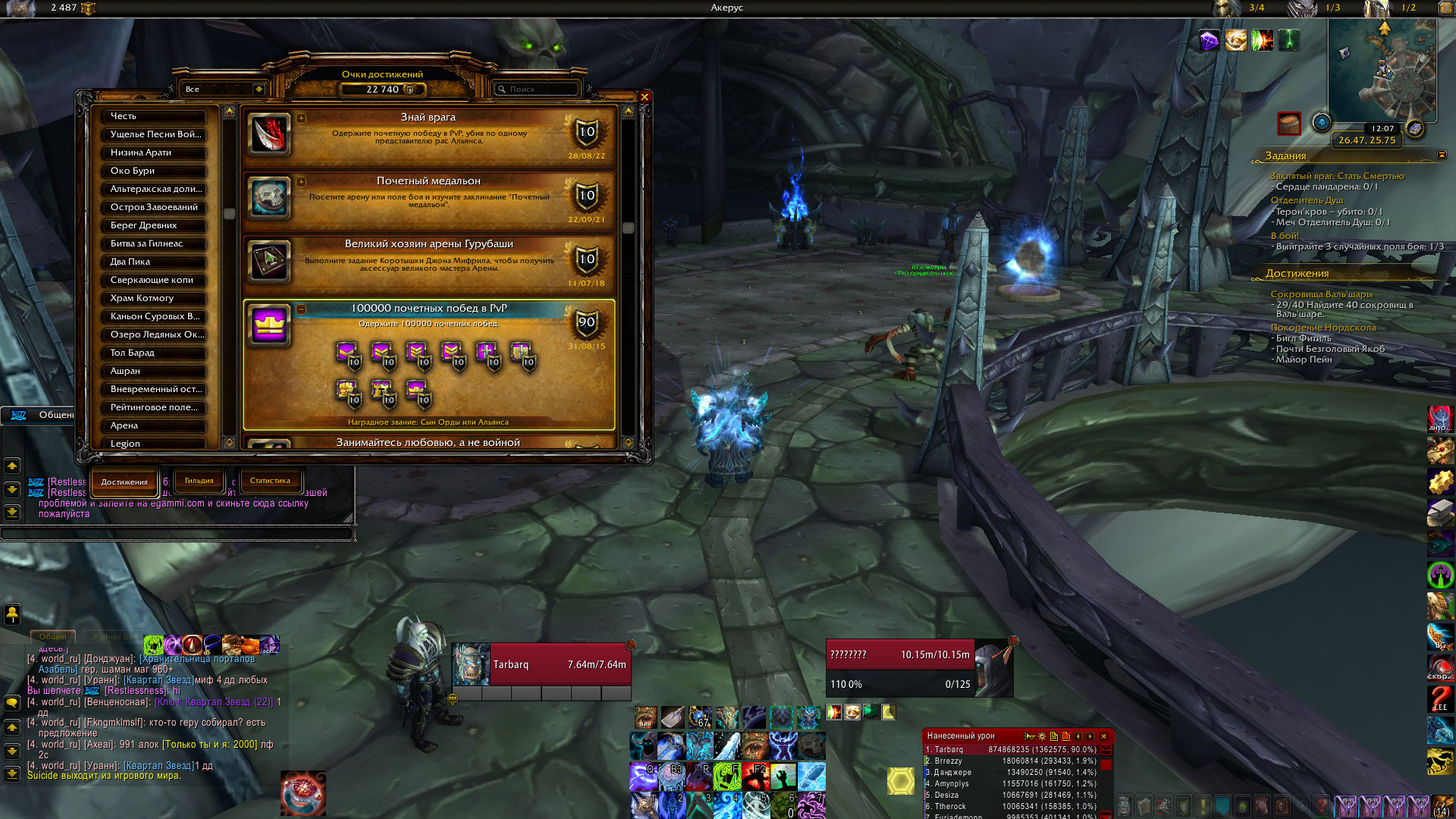Click Великий хозяин арены Гурубаши achievement
The width and height of the screenshot is (1456, 819).
(428, 263)
